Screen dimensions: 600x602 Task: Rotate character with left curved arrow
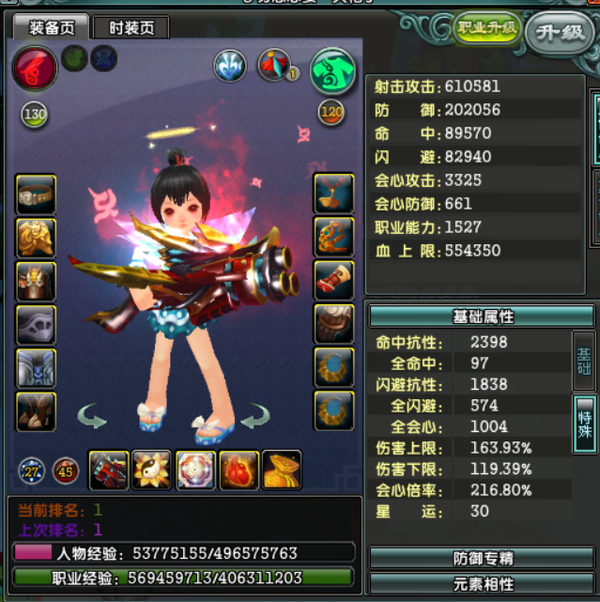click(92, 413)
